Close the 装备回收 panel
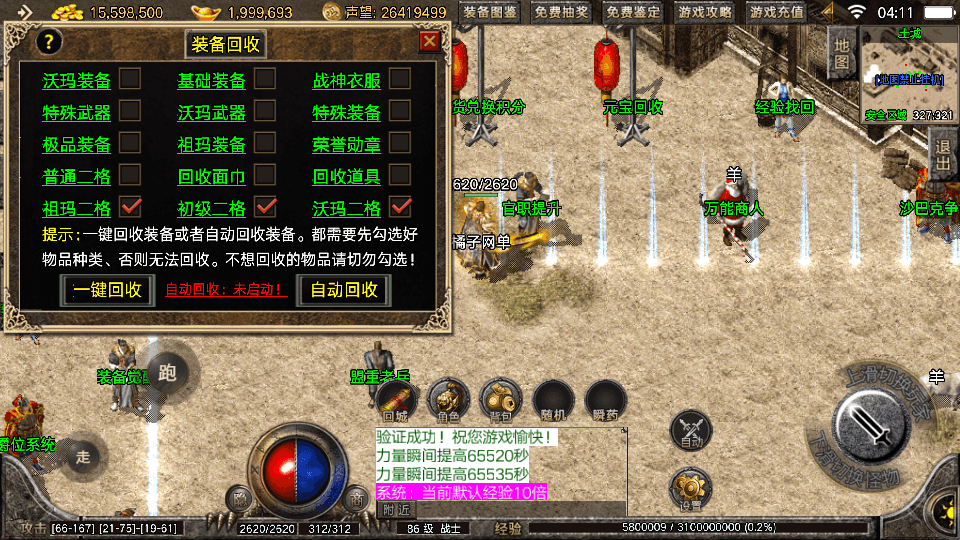This screenshot has width=960, height=540. (429, 41)
